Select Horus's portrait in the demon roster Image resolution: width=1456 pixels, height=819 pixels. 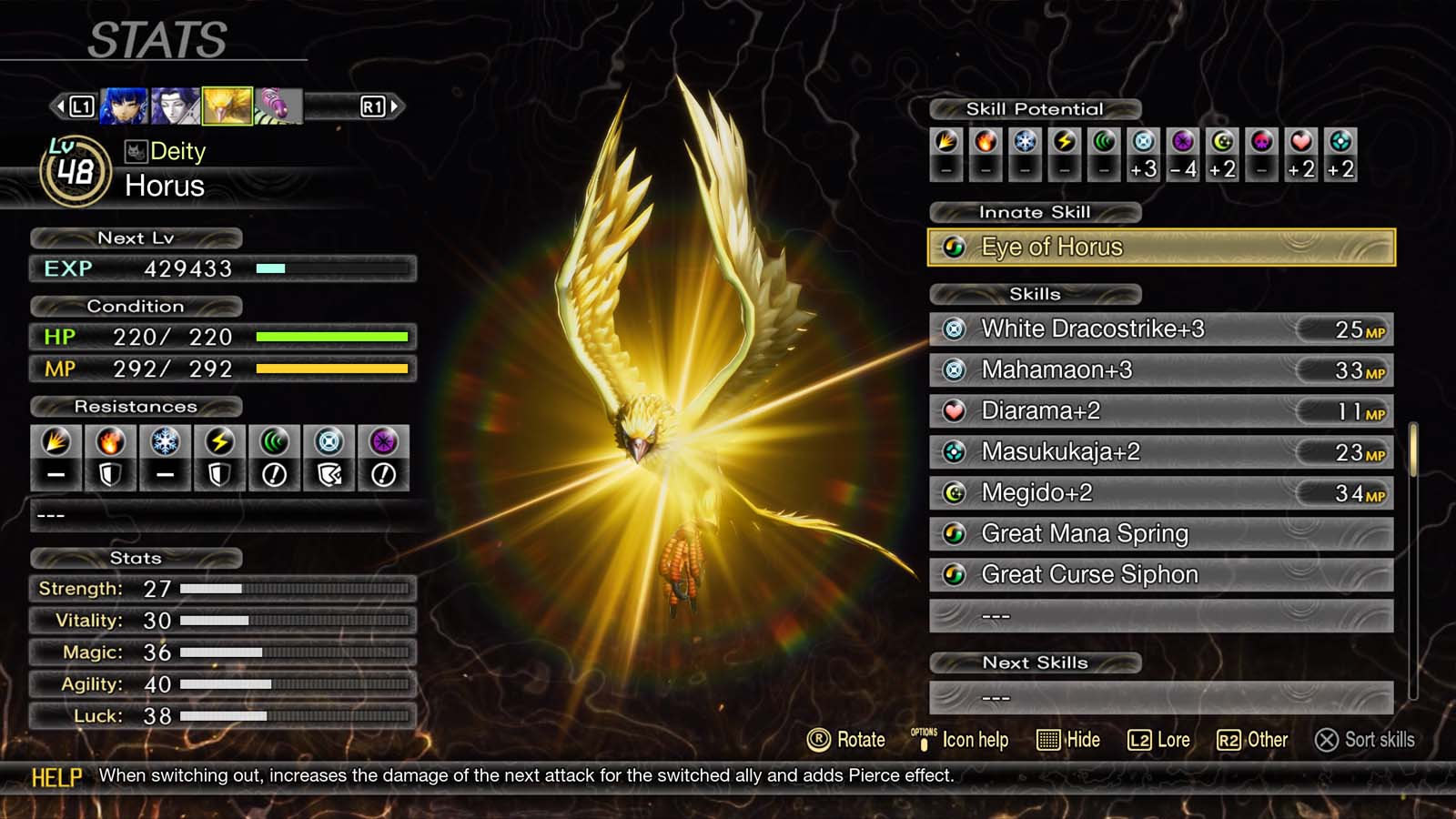coord(227,105)
